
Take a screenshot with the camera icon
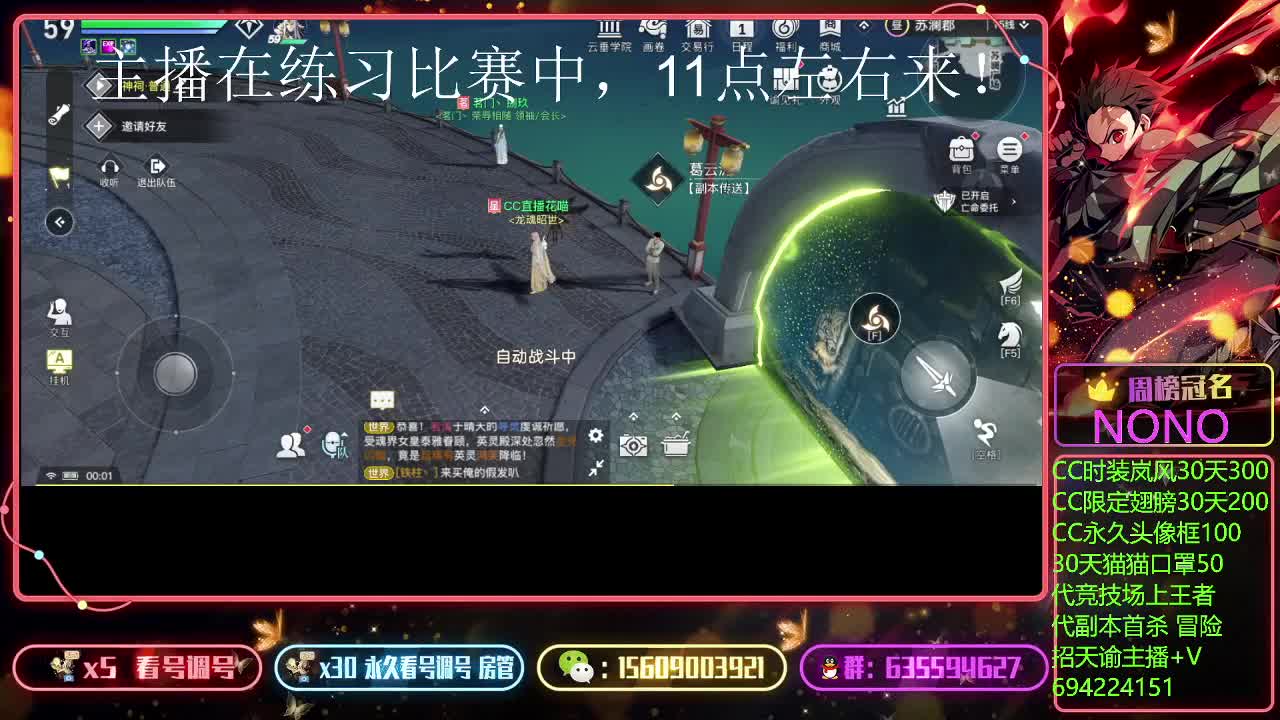[633, 444]
